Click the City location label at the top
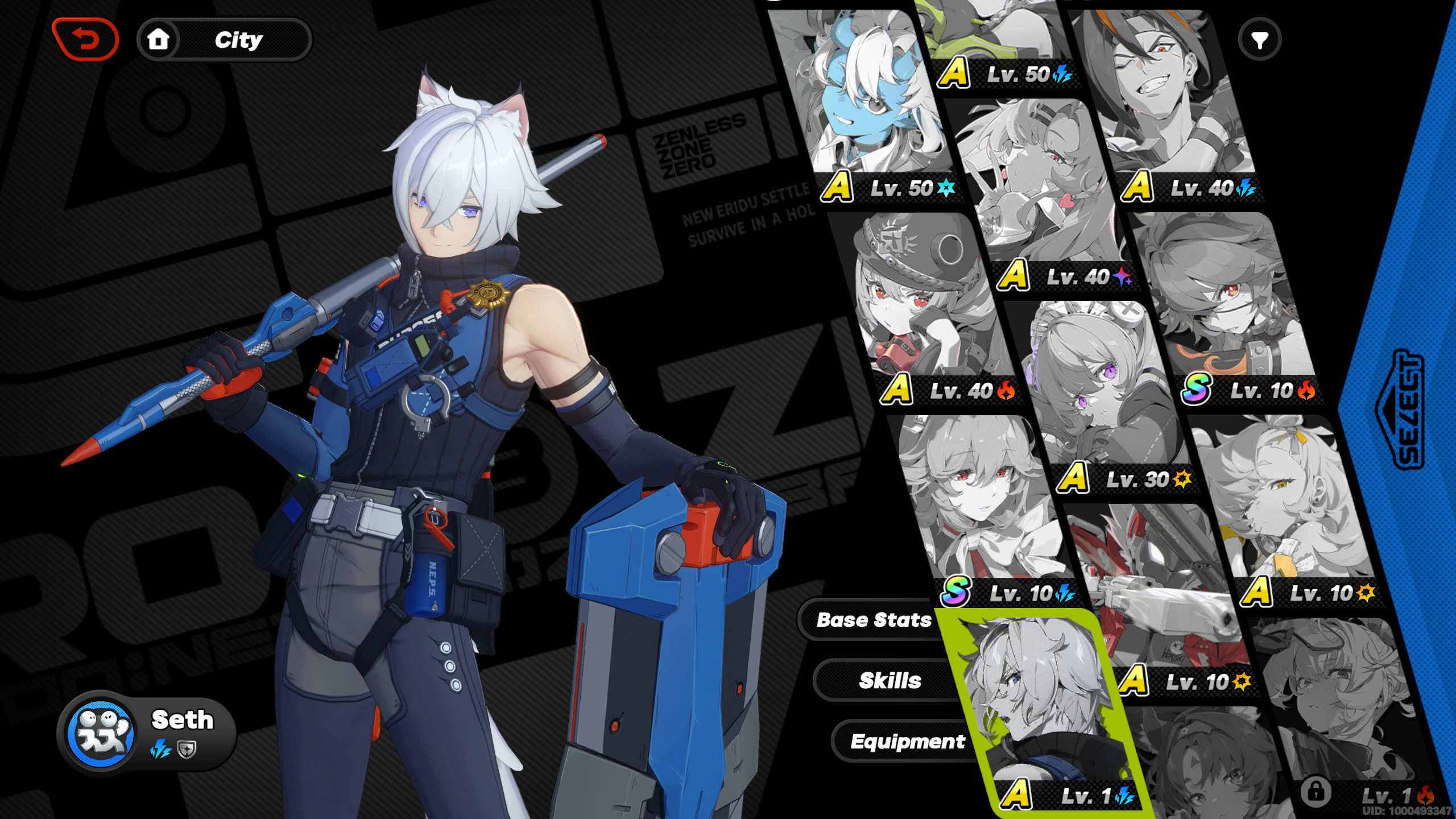 [239, 39]
